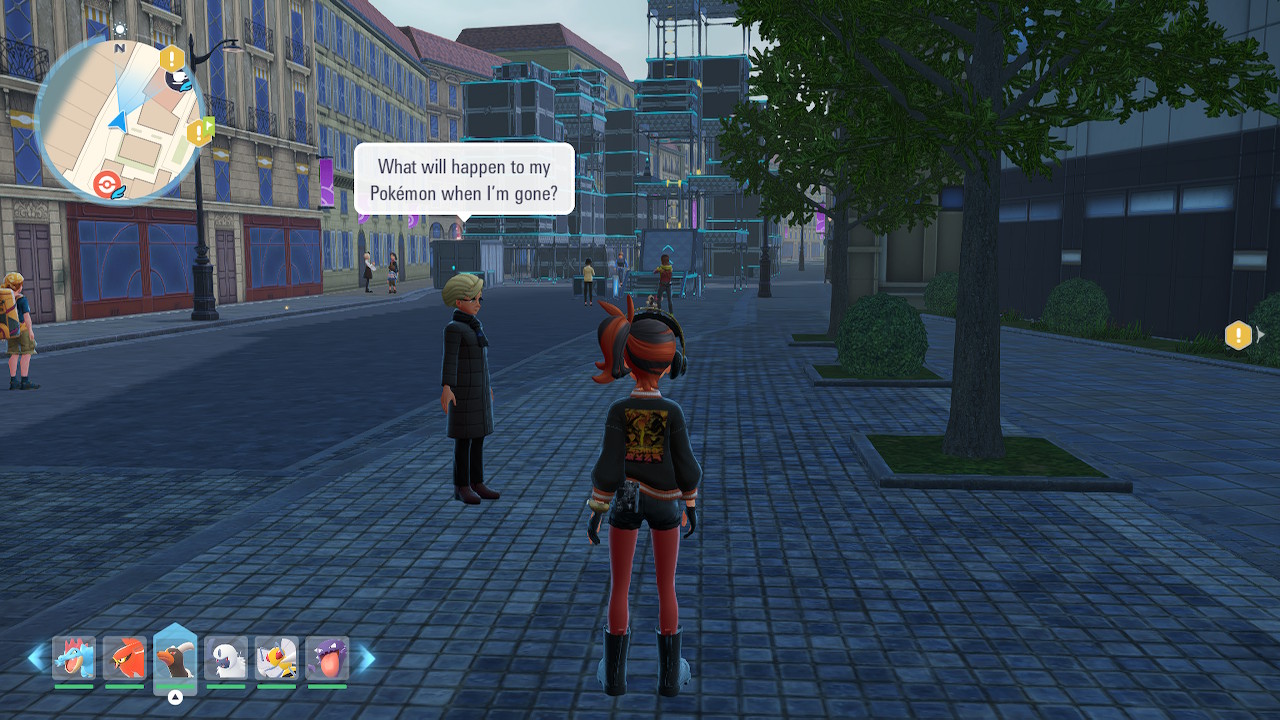
Task: Choose the red Talonflame party slot
Action: coord(125,658)
